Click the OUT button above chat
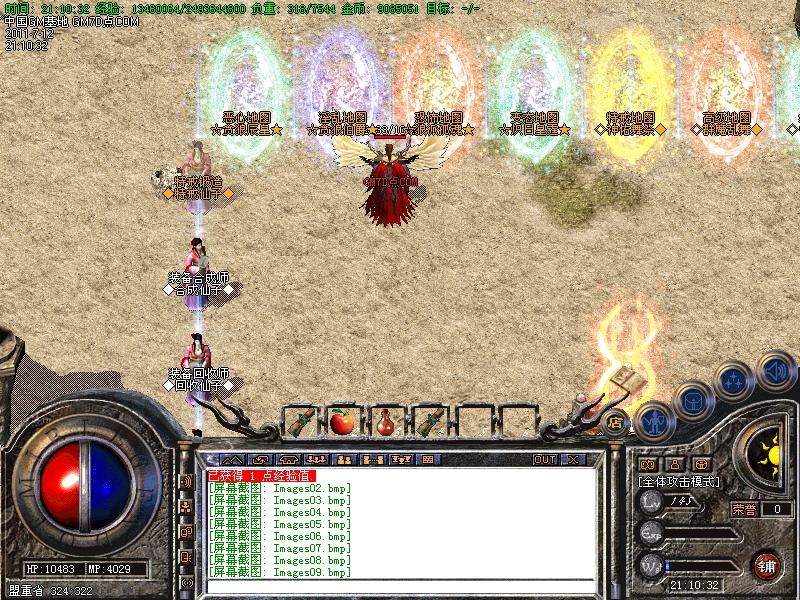800x600 pixels. (x=545, y=459)
